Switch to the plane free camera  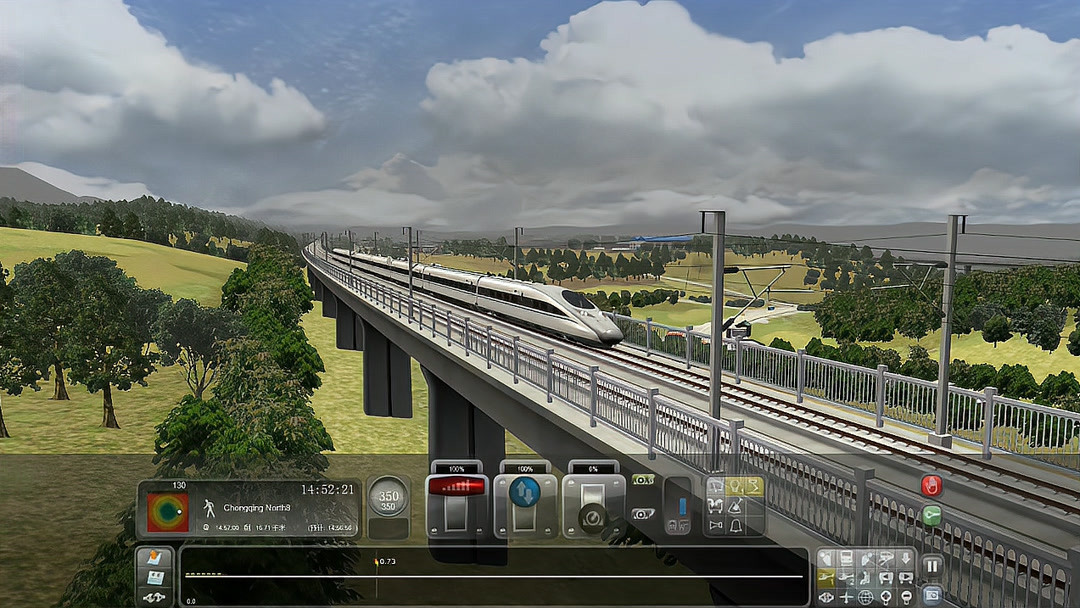[846, 597]
